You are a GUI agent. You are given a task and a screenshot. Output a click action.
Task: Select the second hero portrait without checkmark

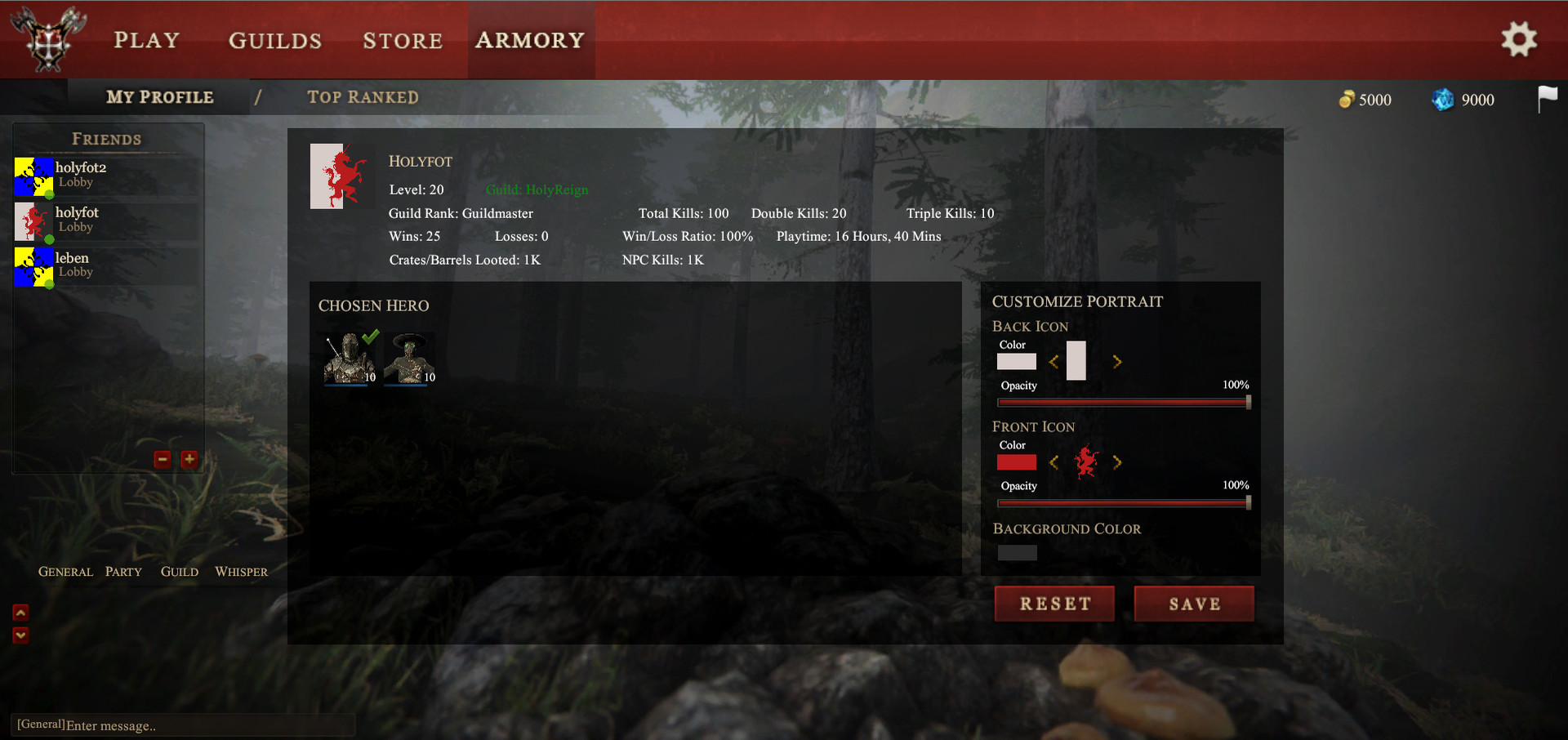click(408, 358)
